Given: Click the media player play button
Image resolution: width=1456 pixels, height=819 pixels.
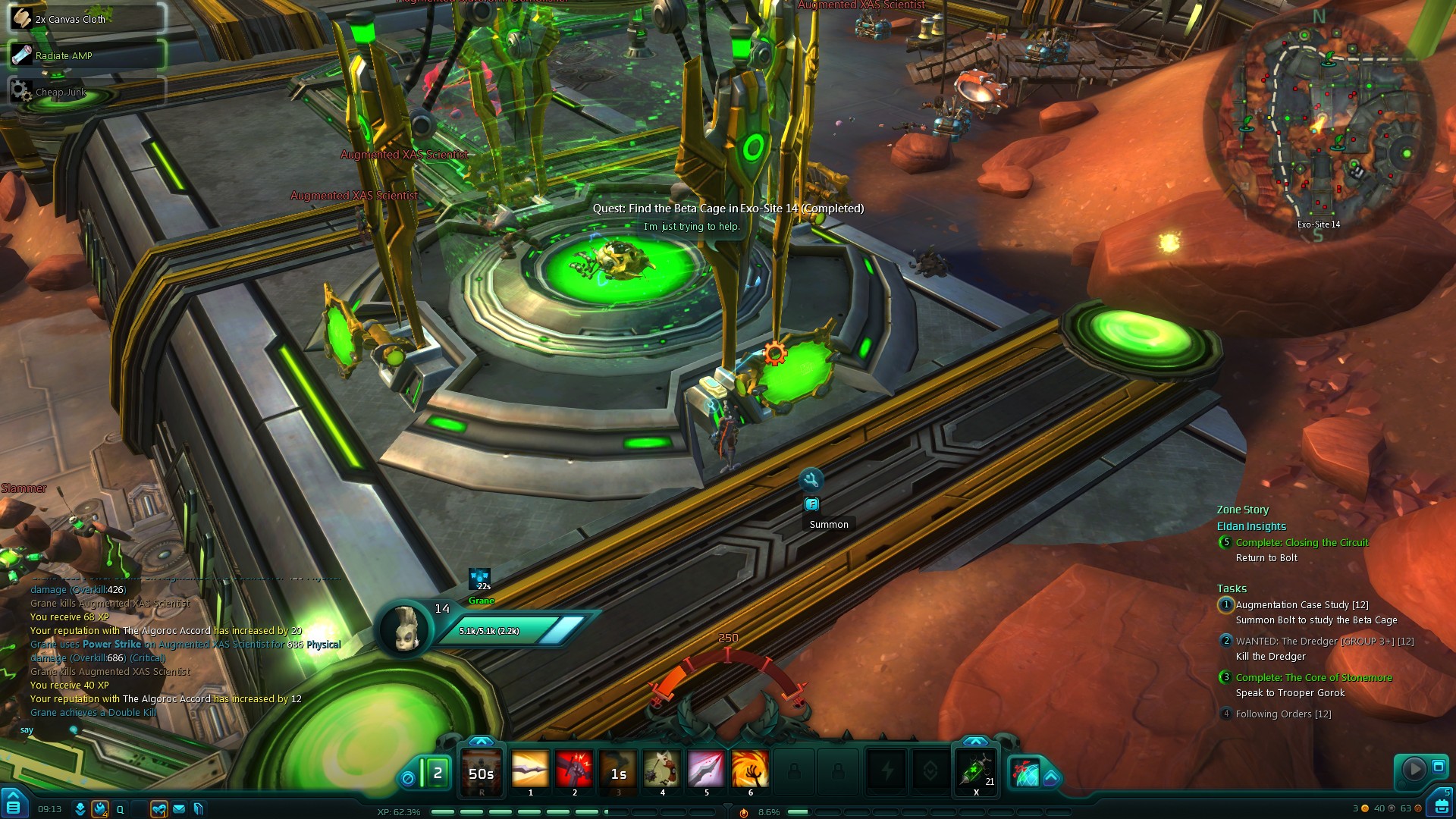Looking at the screenshot, I should point(1414,769).
